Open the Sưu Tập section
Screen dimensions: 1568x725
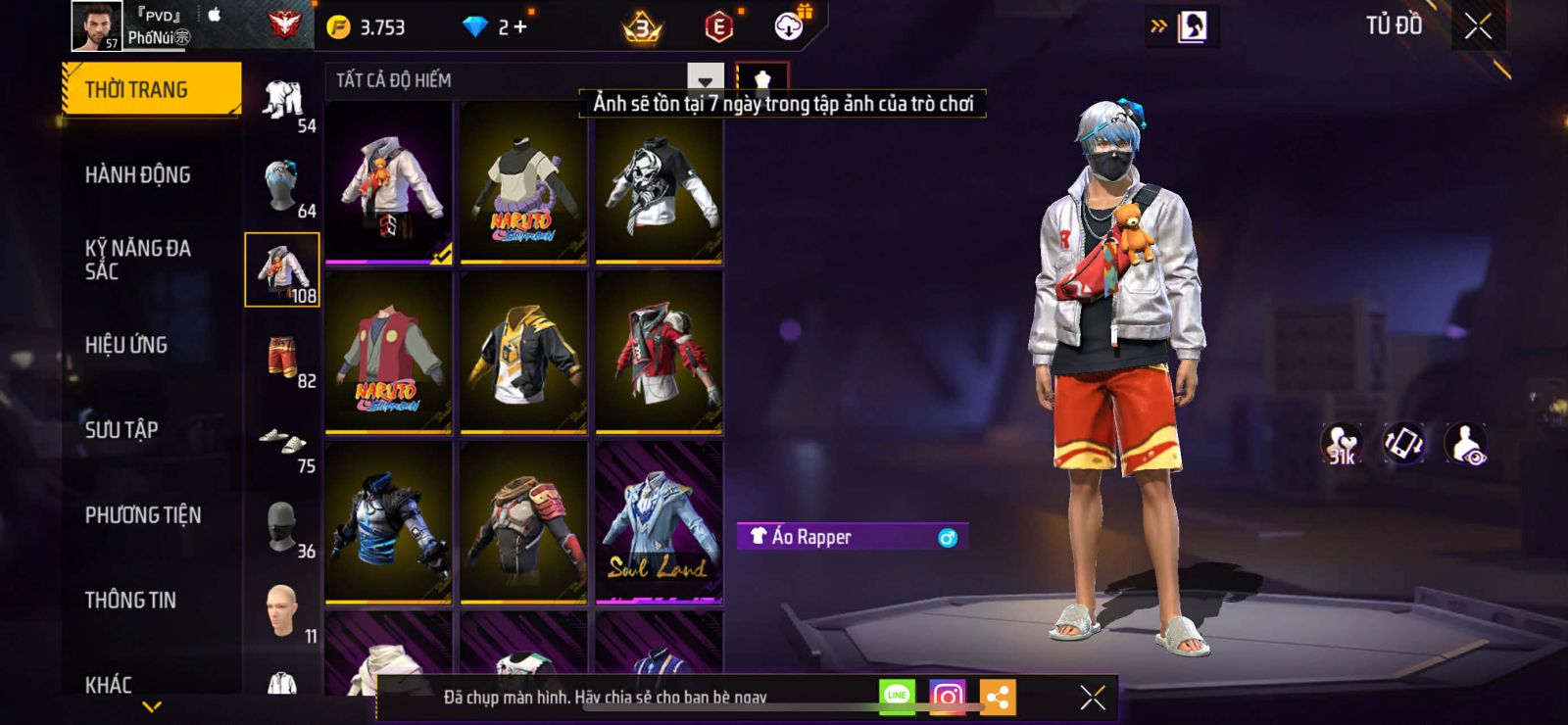tap(122, 430)
